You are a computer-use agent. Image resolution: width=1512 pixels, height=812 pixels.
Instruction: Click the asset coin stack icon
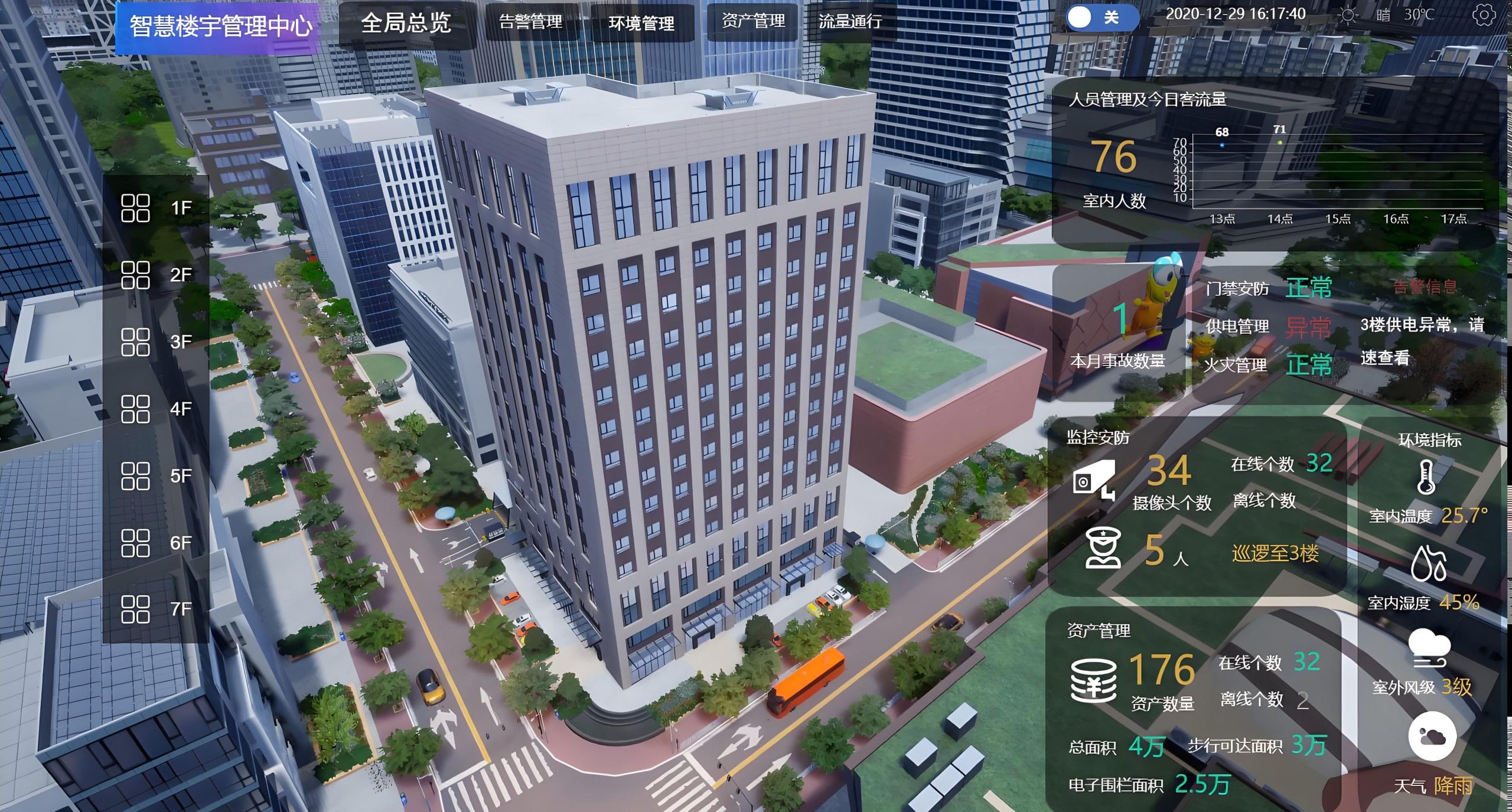point(1094,680)
